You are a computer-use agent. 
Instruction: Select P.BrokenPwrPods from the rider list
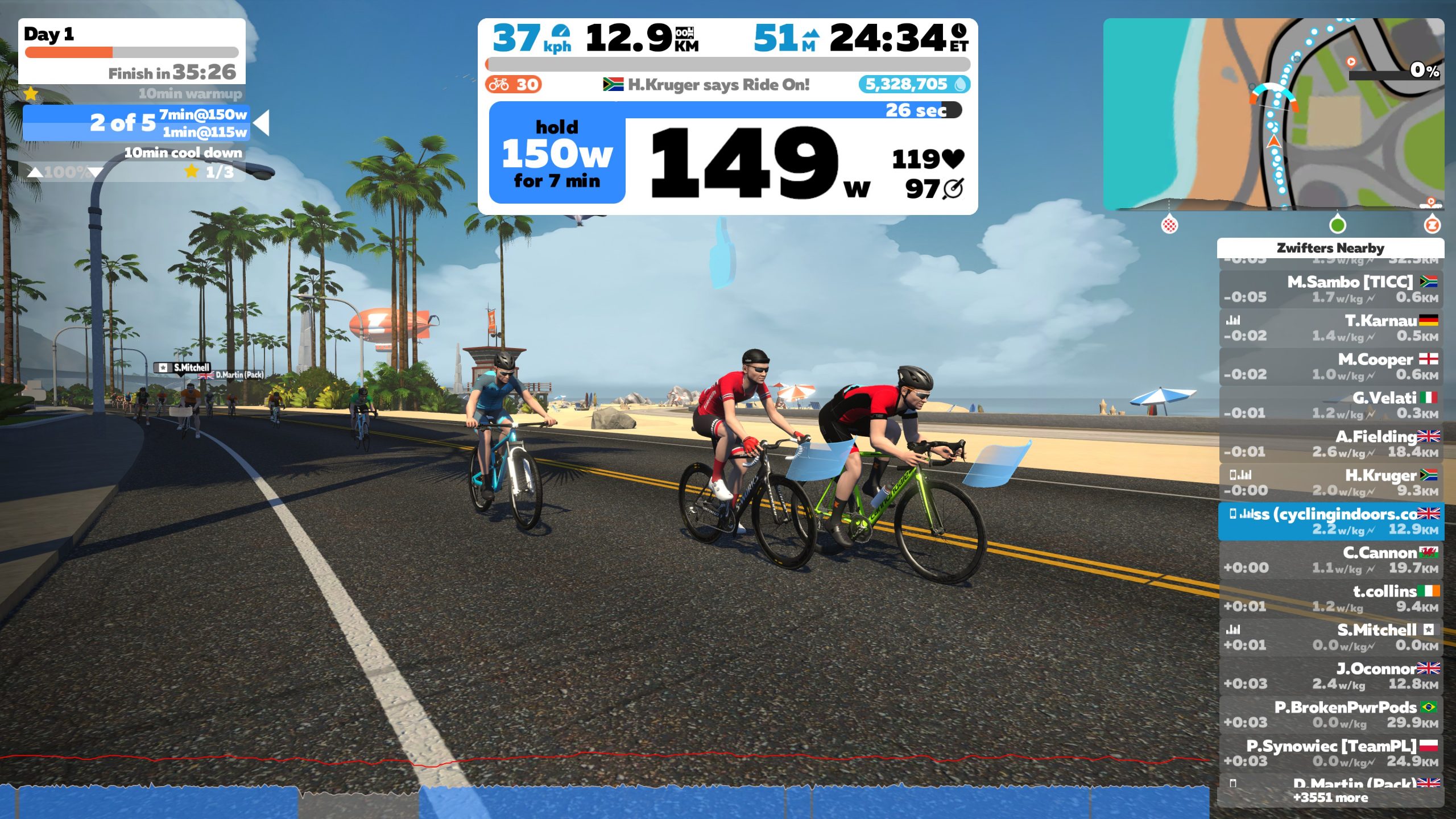1330,714
